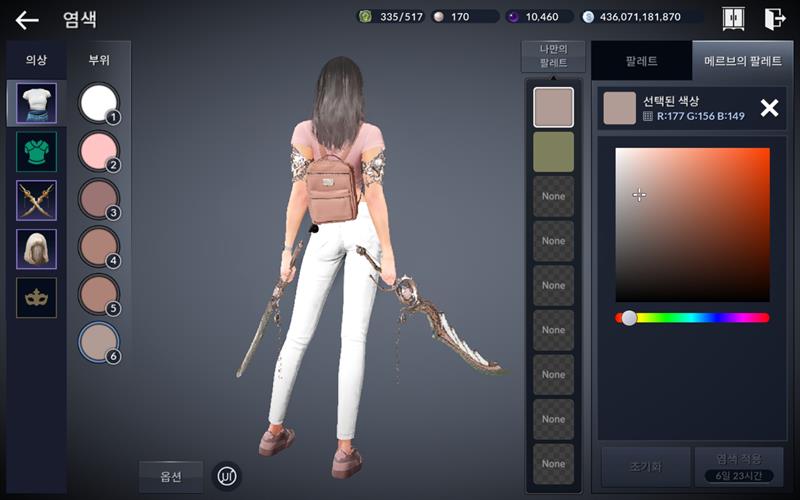Go back using the arrow button

pos(27,19)
